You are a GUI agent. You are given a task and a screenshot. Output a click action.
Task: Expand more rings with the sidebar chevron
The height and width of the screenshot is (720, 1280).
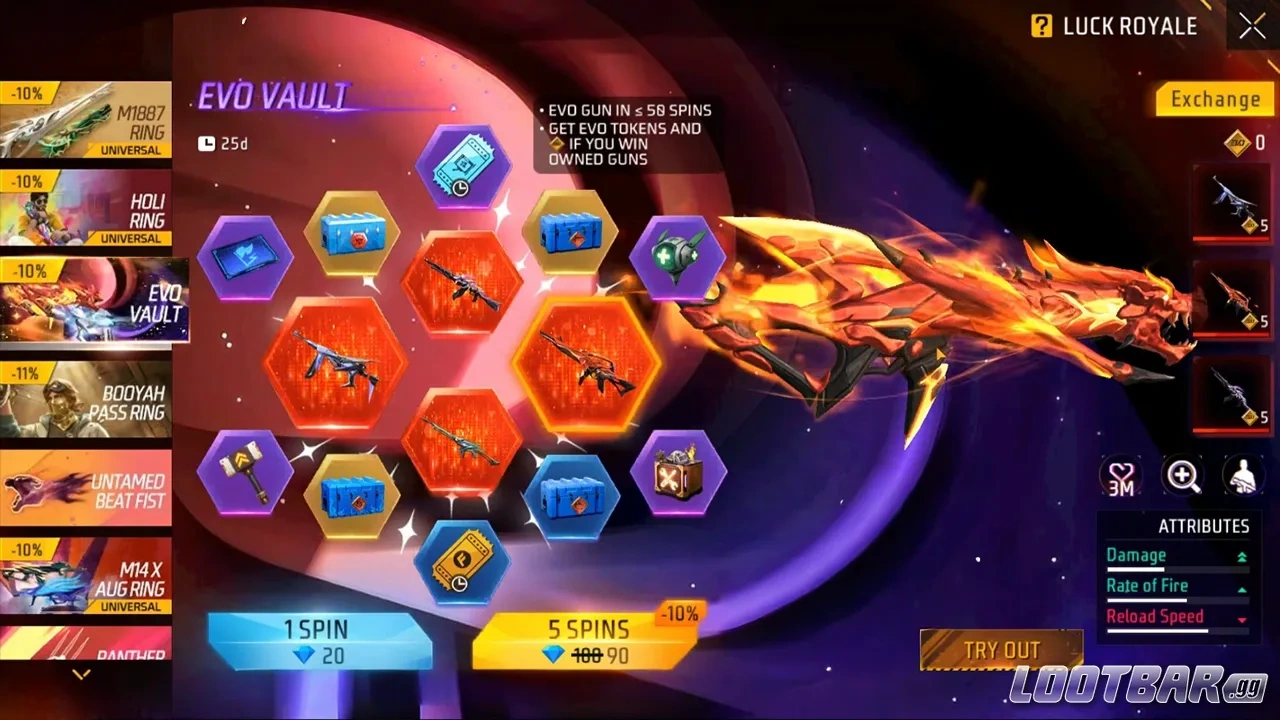click(80, 674)
